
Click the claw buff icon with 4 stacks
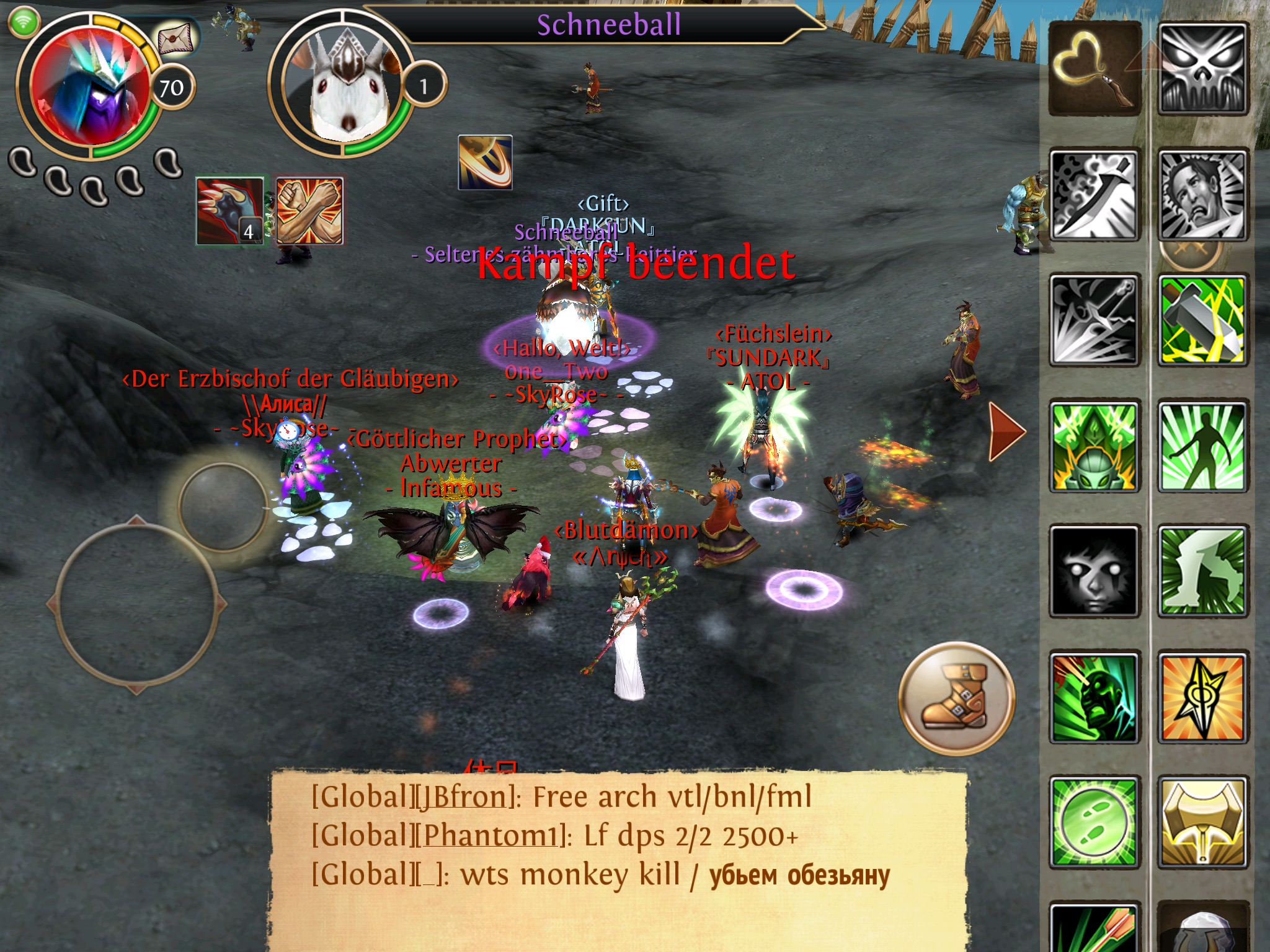pyautogui.click(x=230, y=211)
